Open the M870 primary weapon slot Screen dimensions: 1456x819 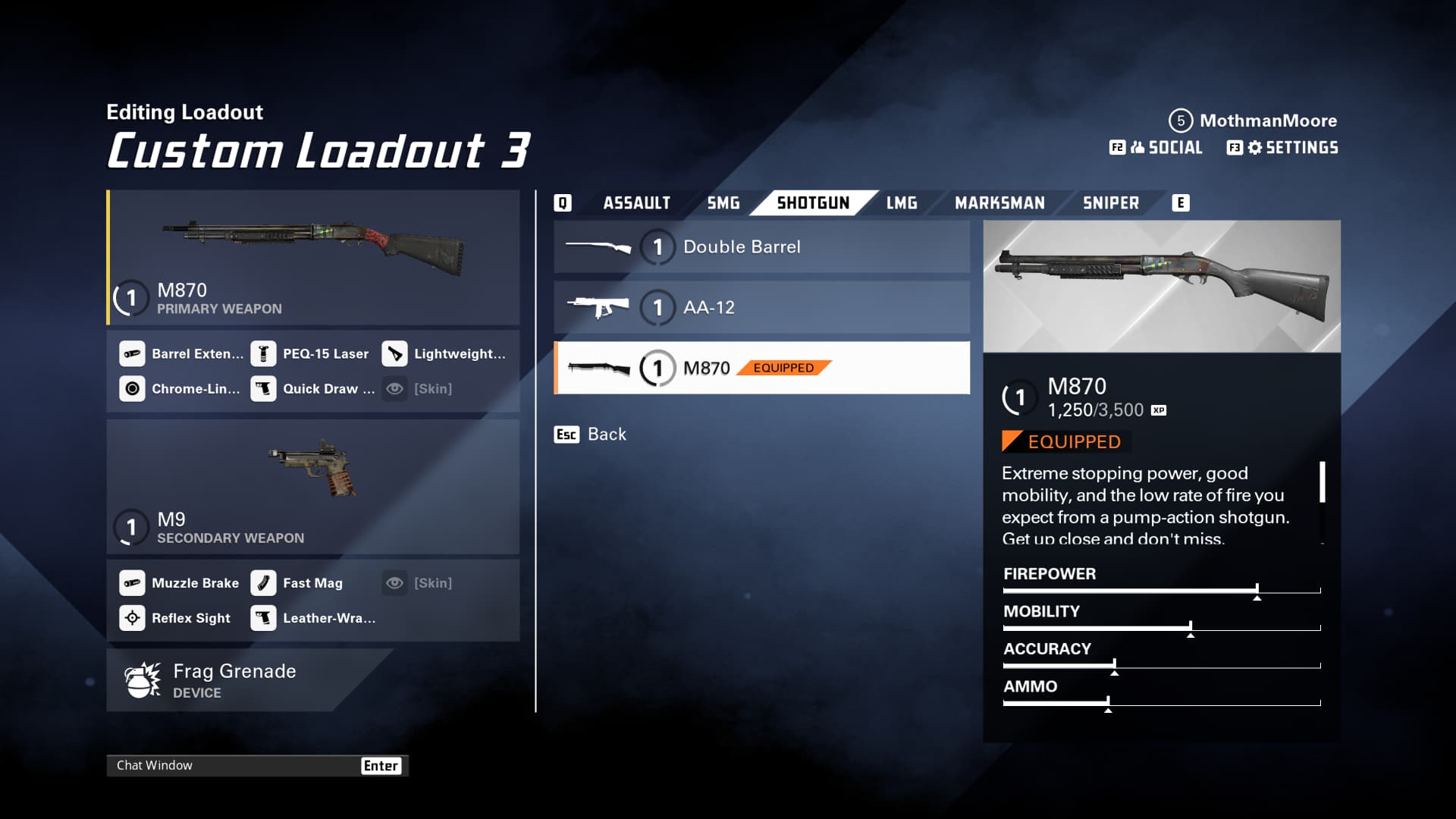pyautogui.click(x=313, y=258)
